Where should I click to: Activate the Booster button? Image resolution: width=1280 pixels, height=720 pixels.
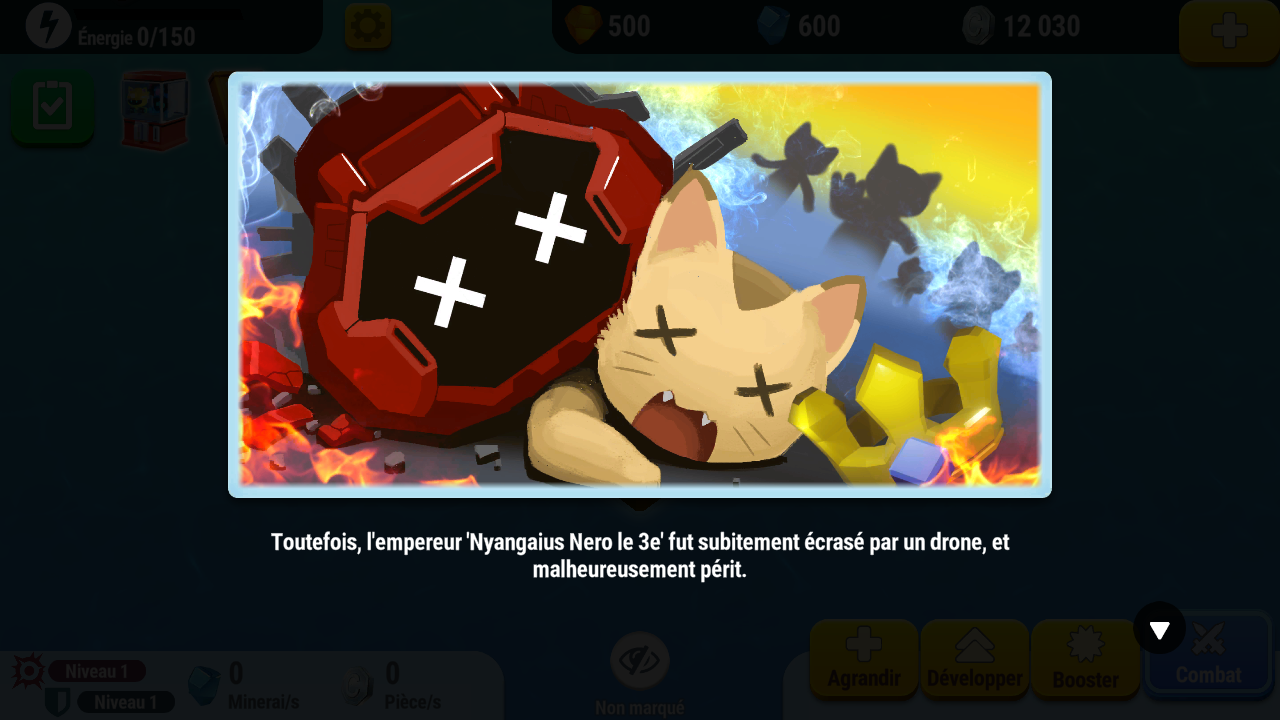[x=1086, y=660]
